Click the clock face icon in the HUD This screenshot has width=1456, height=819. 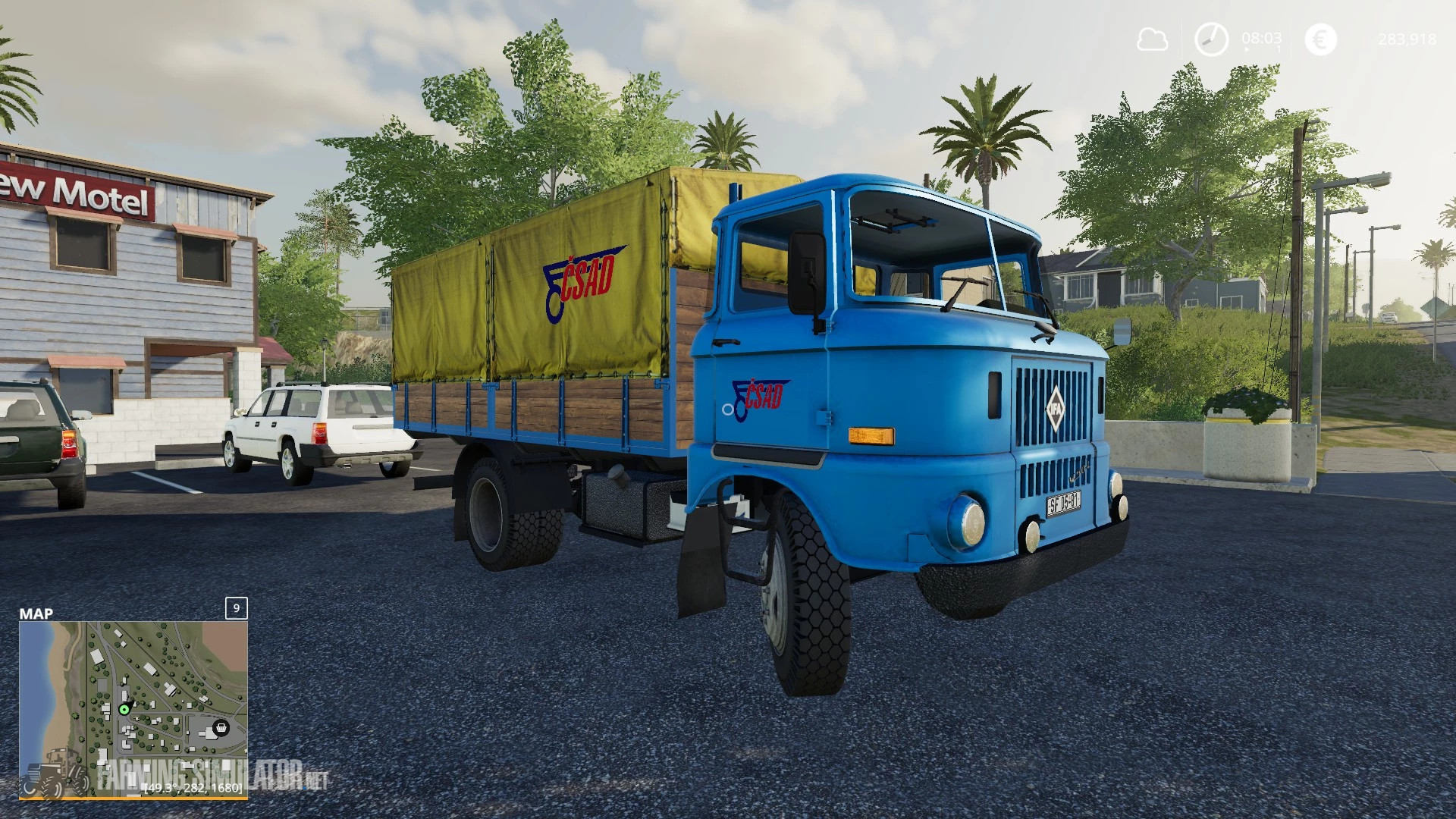tap(1212, 39)
